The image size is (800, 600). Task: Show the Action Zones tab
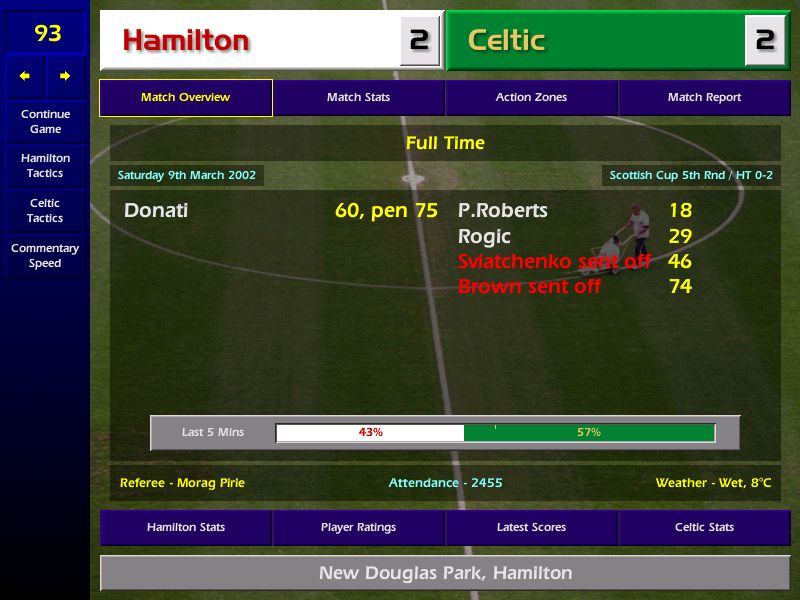(531, 98)
